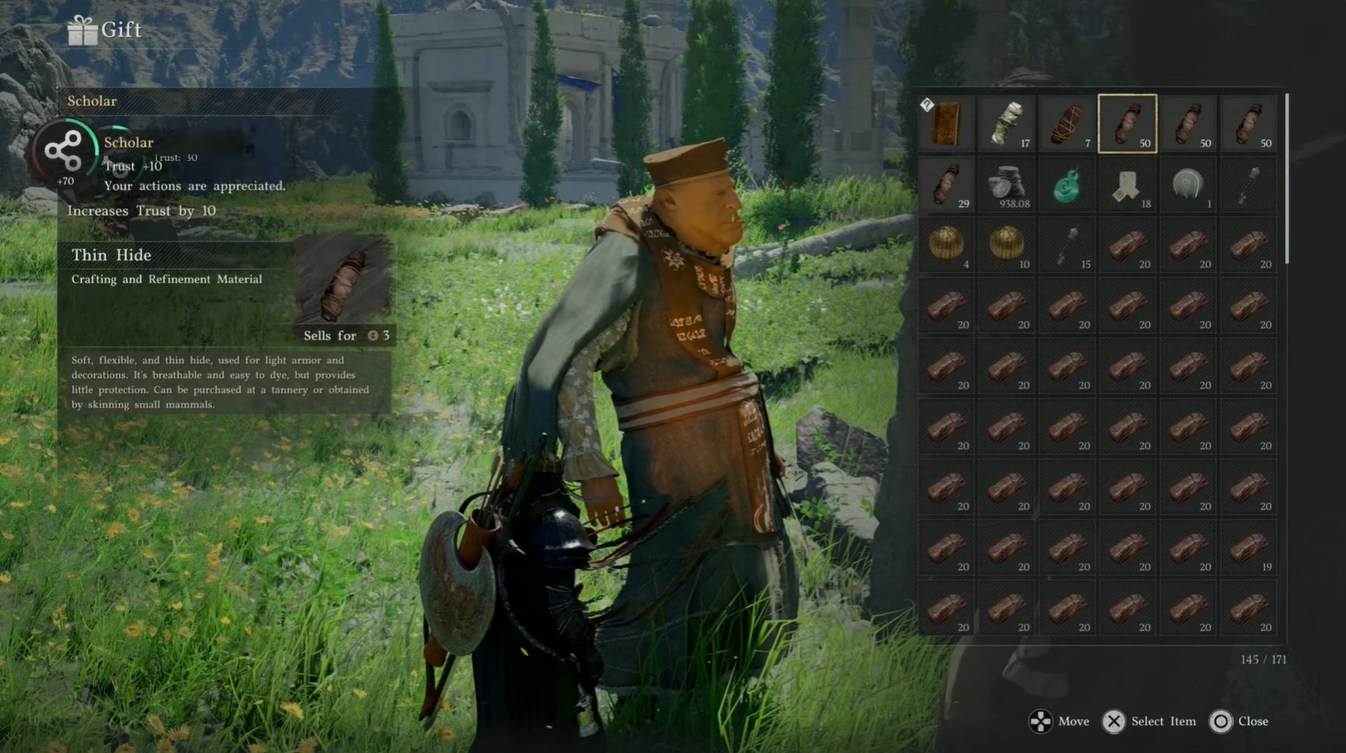Pick the round shell item with count 1
Viewport: 1346px width, 753px height.
1188,185
